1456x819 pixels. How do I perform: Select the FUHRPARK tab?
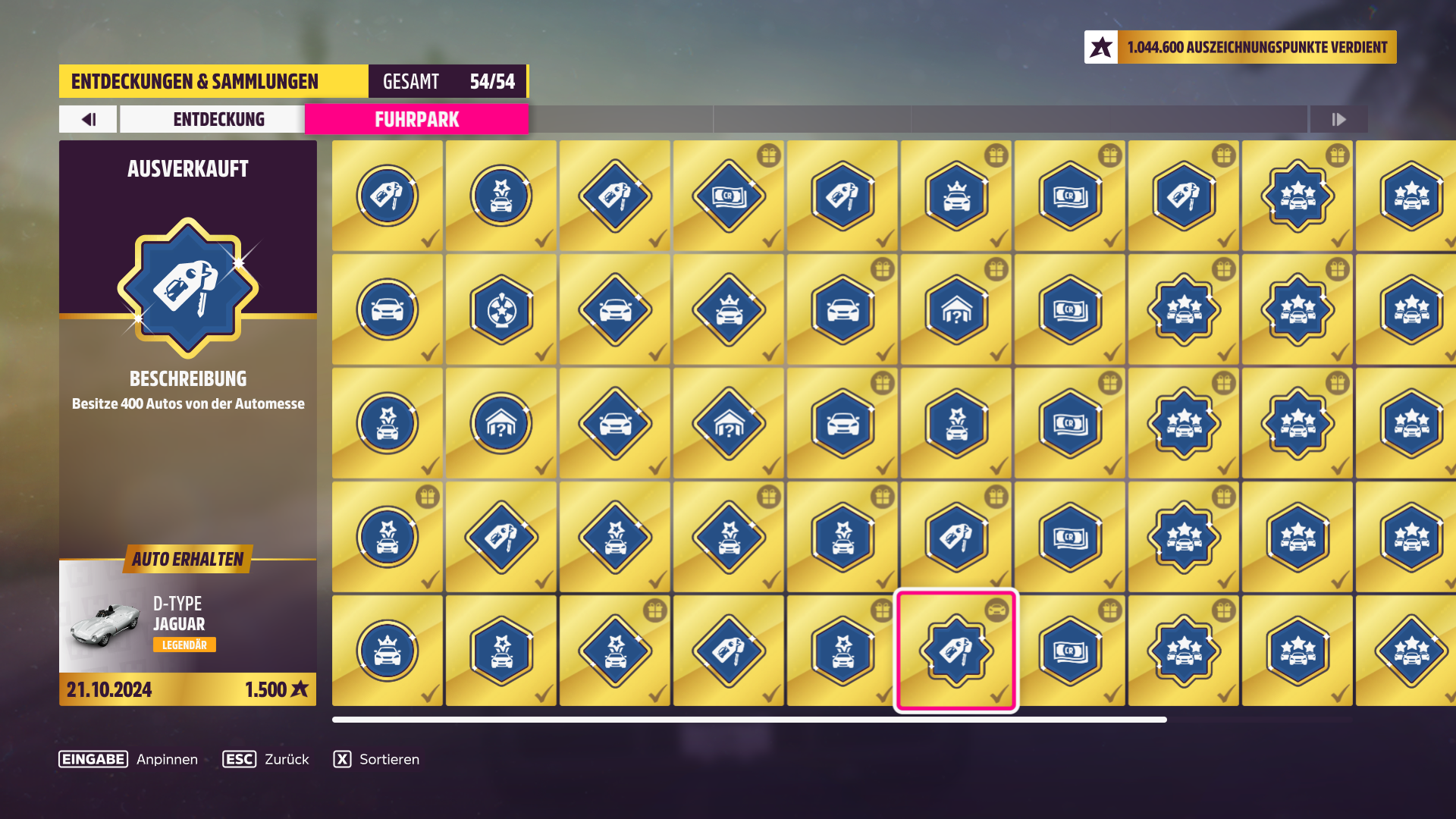(x=416, y=119)
